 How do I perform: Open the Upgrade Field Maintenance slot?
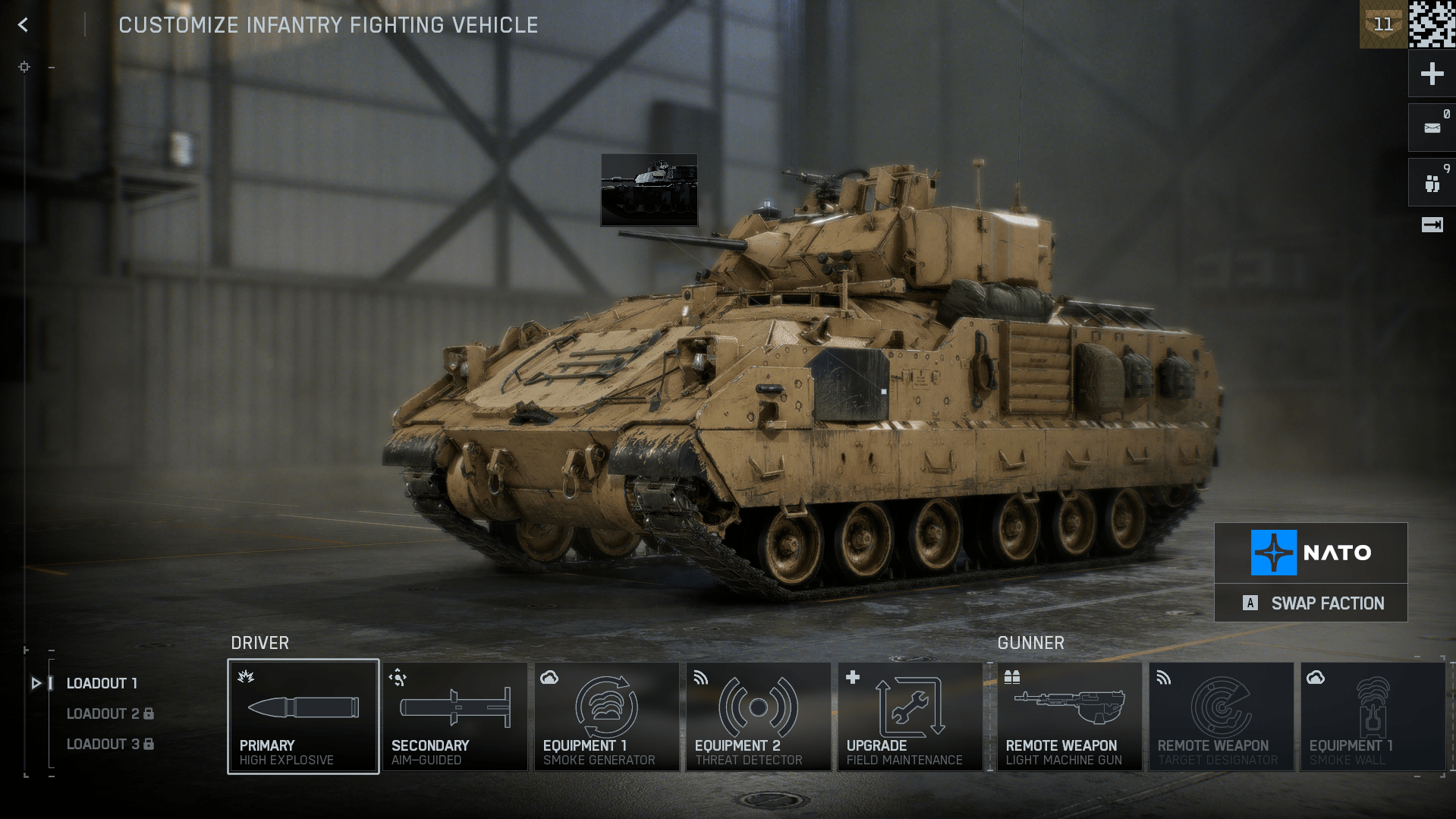910,717
